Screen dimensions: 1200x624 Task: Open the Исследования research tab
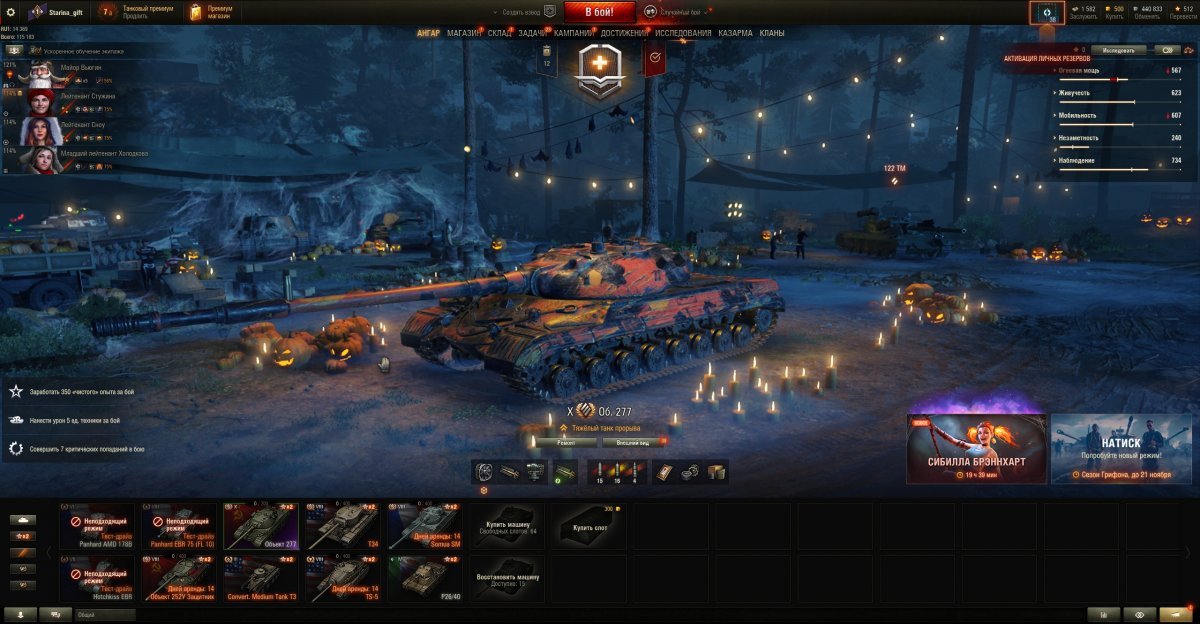click(683, 33)
